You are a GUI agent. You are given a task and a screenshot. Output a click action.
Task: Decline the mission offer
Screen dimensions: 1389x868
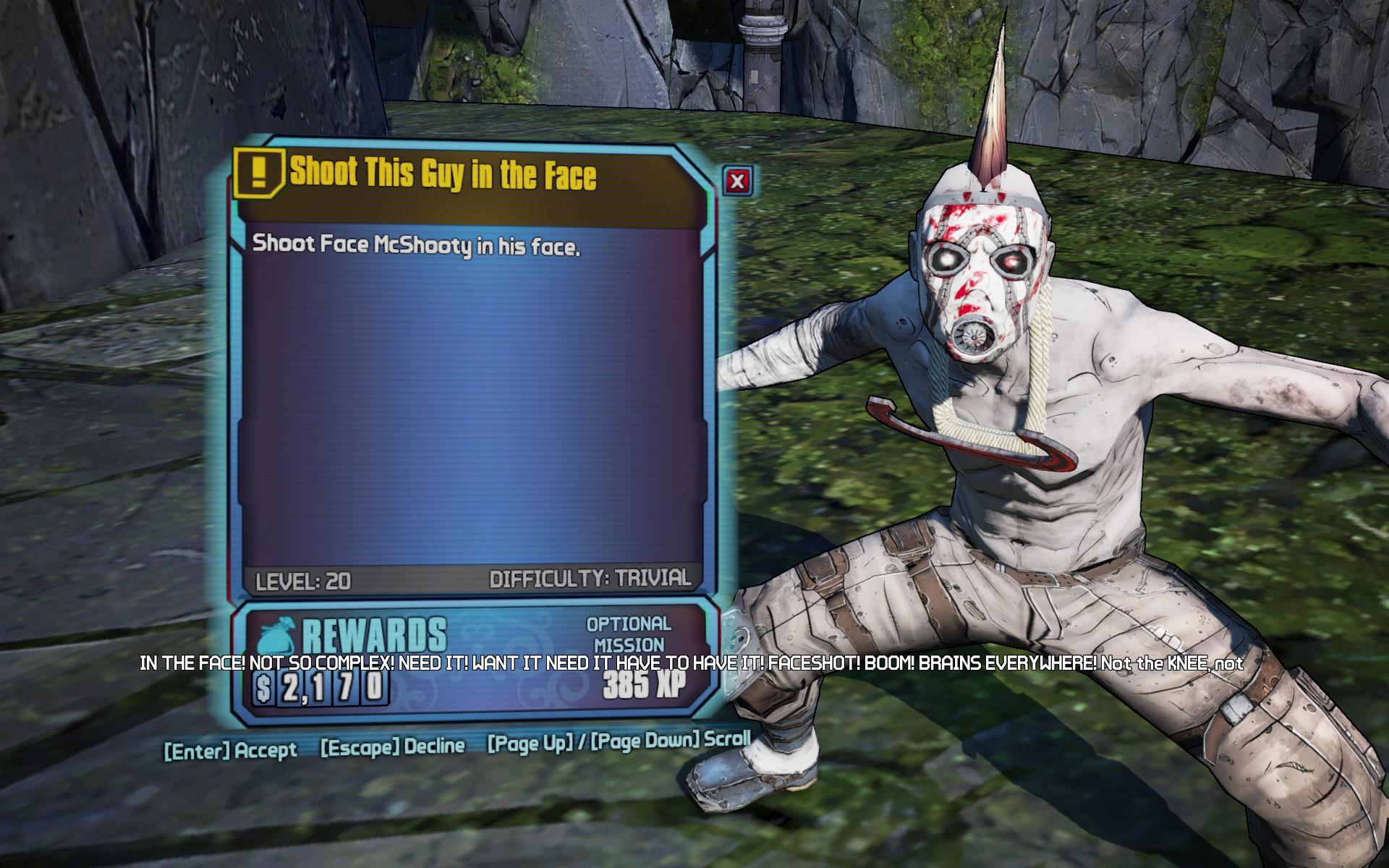click(x=393, y=746)
